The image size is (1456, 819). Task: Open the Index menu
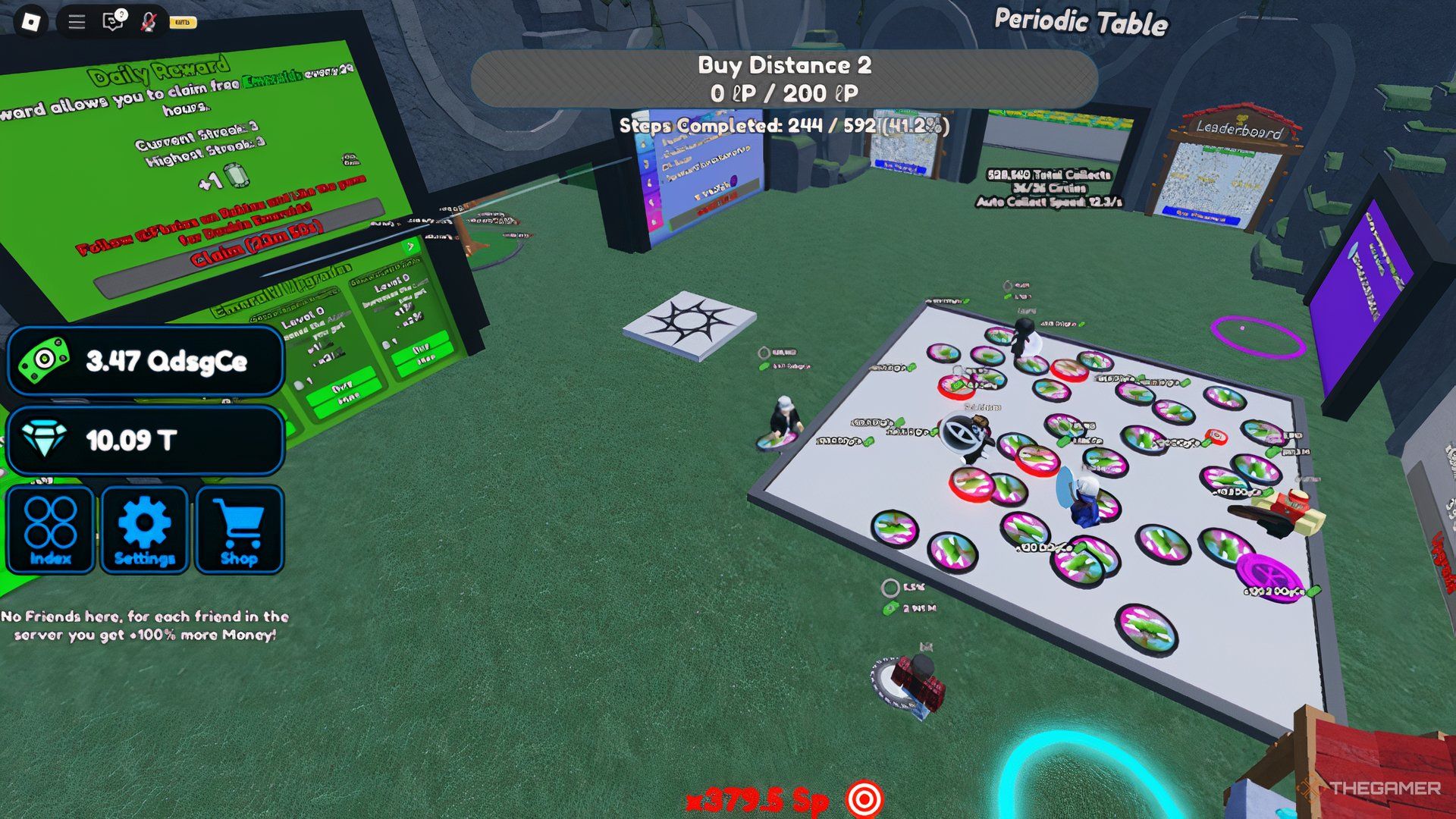[x=50, y=530]
